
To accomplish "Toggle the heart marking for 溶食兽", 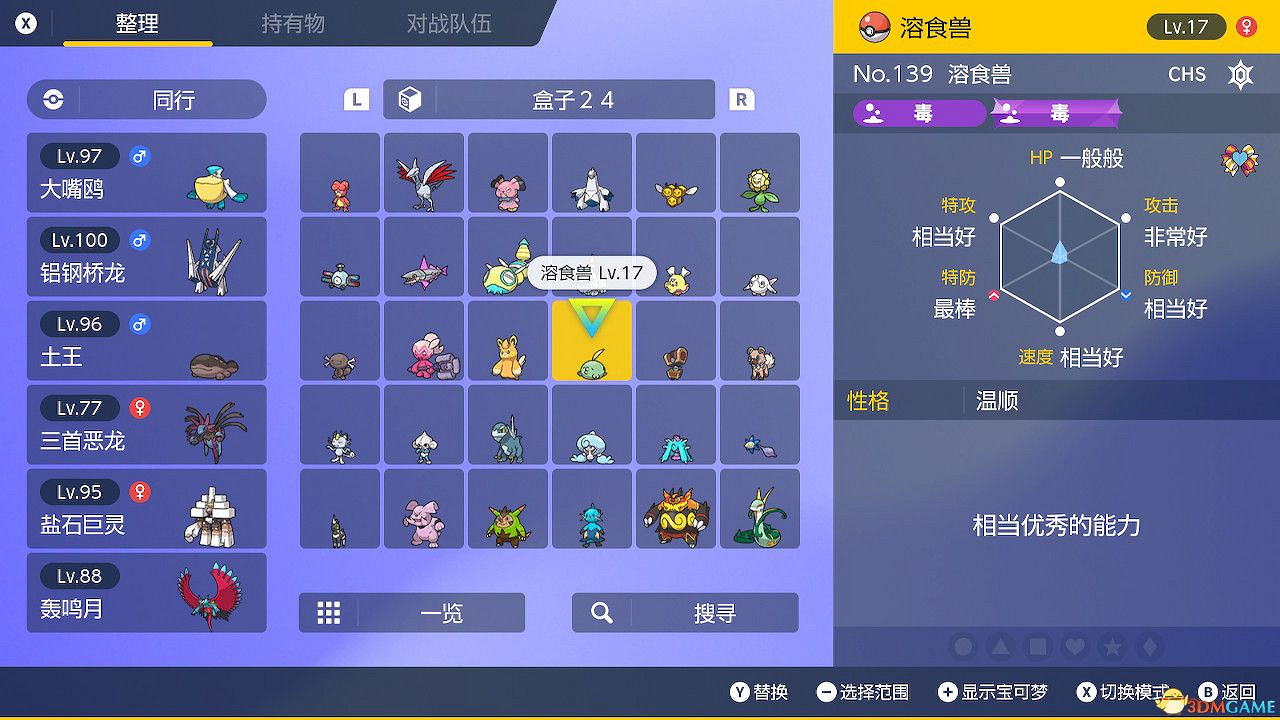I will tap(1074, 647).
